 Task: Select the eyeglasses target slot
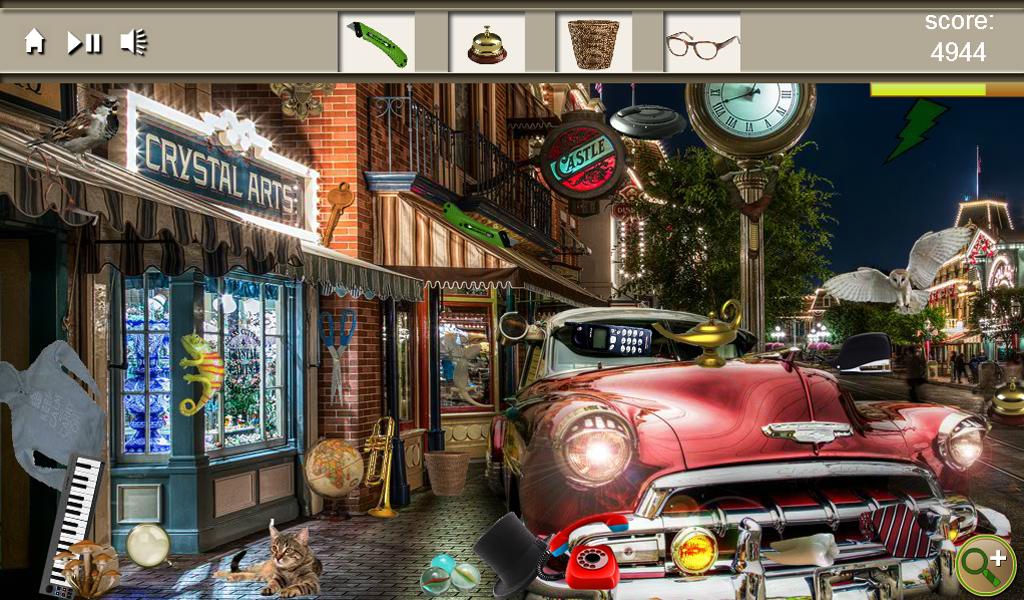coord(702,43)
